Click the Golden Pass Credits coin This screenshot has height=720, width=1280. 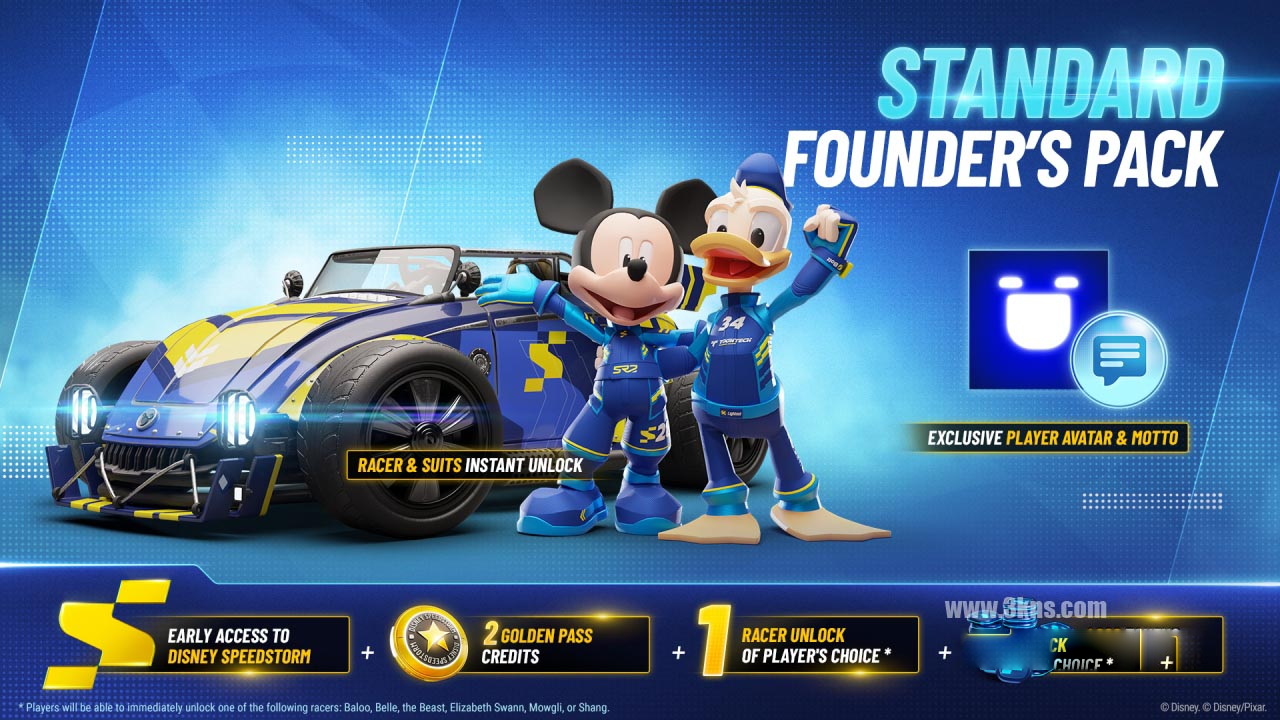pos(429,644)
